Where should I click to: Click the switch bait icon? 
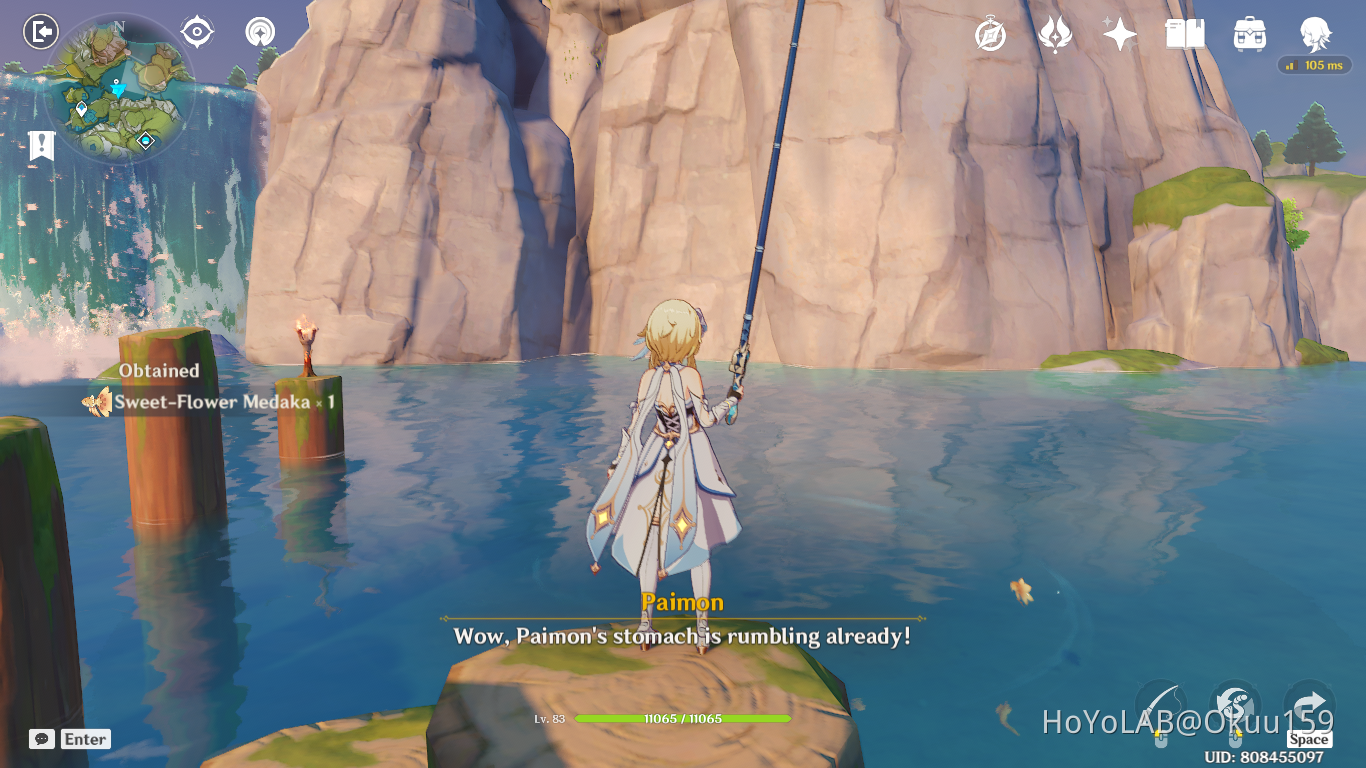pyautogui.click(x=1236, y=700)
